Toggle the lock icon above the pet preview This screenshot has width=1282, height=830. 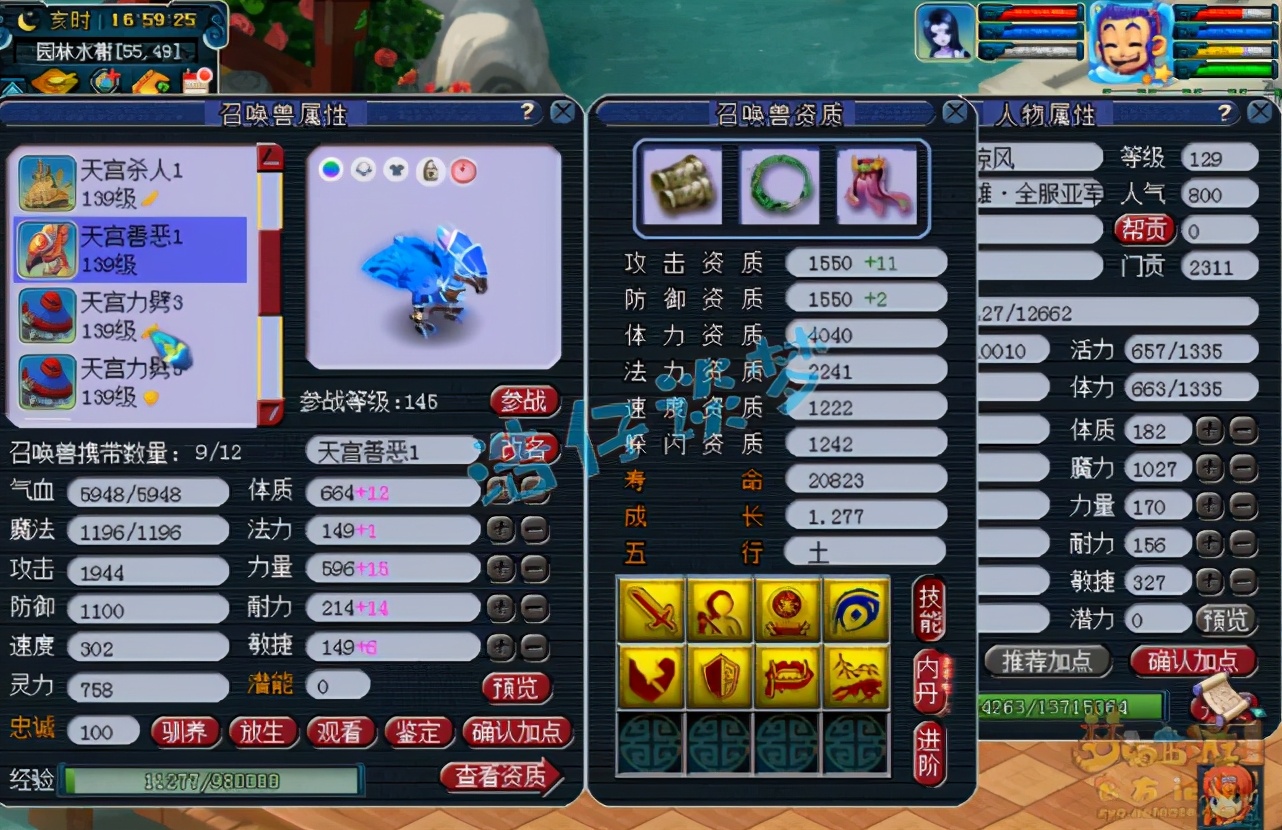tap(431, 172)
